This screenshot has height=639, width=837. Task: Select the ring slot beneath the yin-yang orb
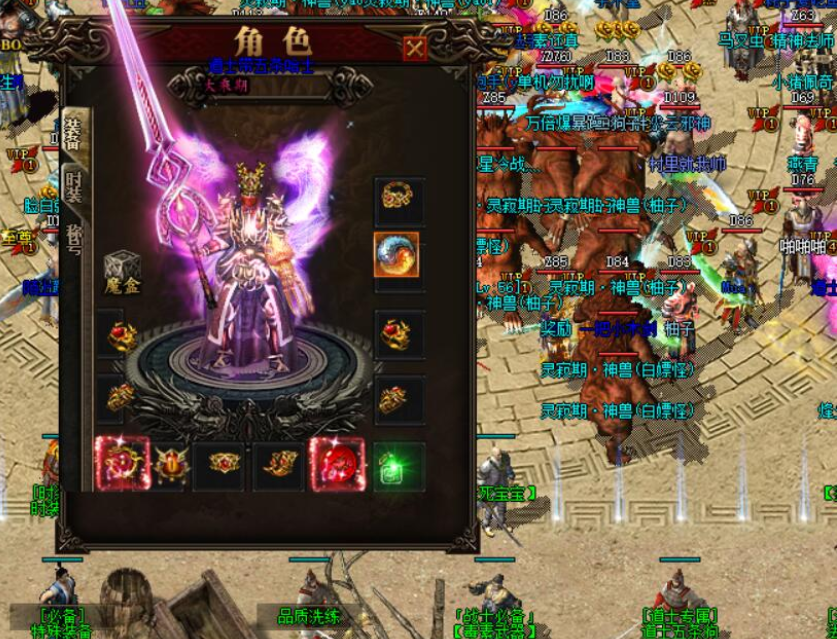point(397,333)
